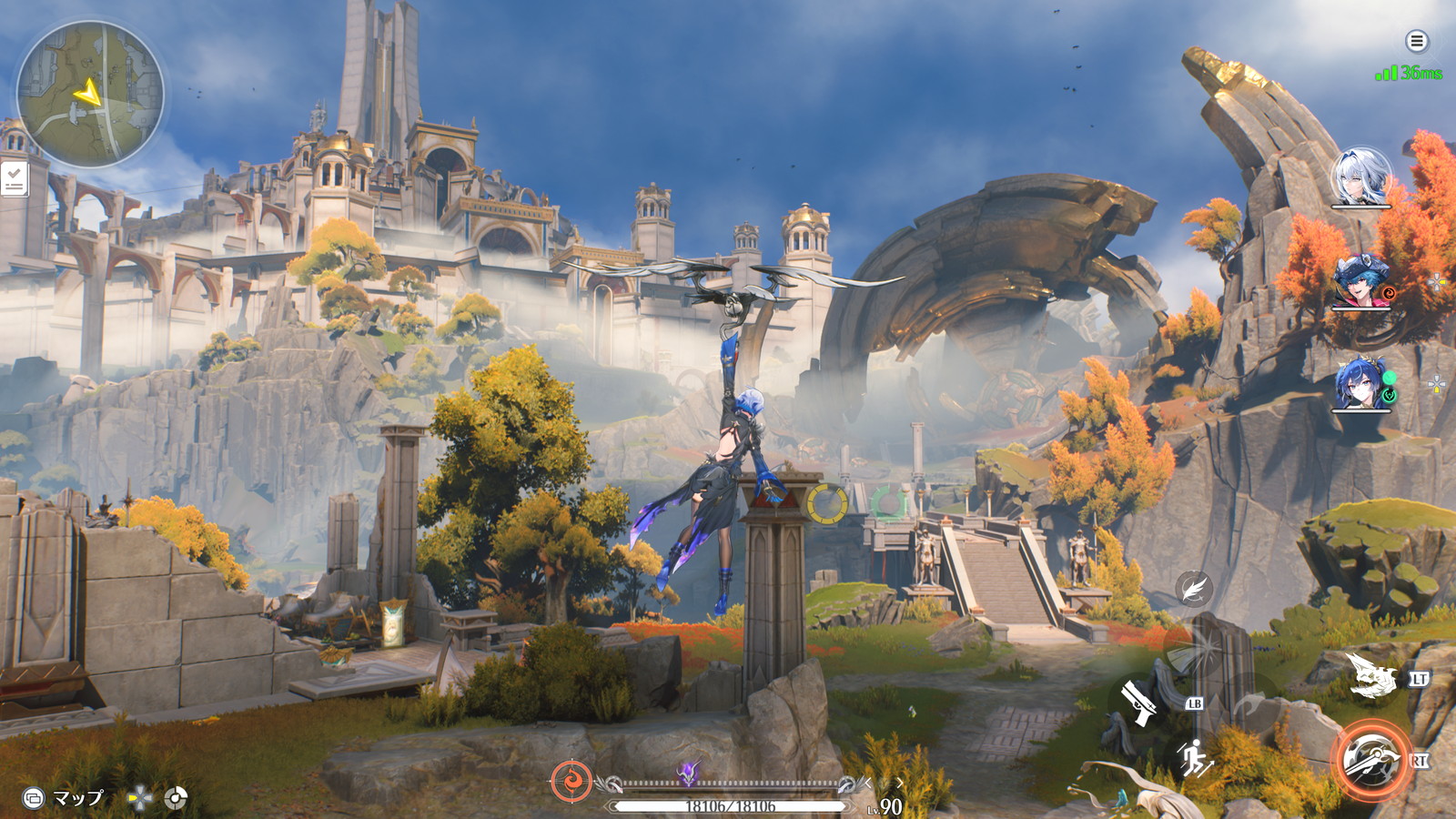This screenshot has width=1456, height=819.
Task: Open the quest checklist tracker
Action: pyautogui.click(x=14, y=179)
